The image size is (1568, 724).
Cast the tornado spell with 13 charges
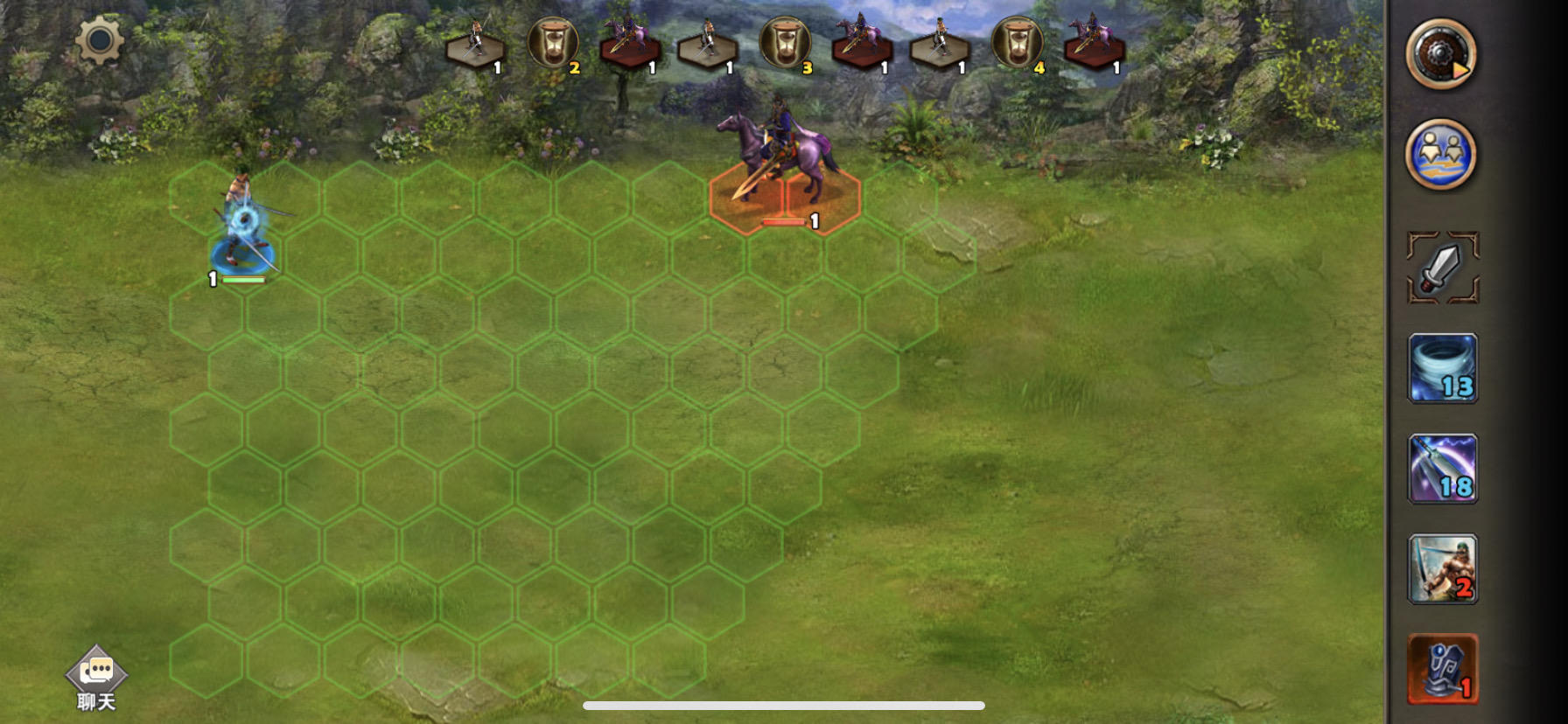1442,368
